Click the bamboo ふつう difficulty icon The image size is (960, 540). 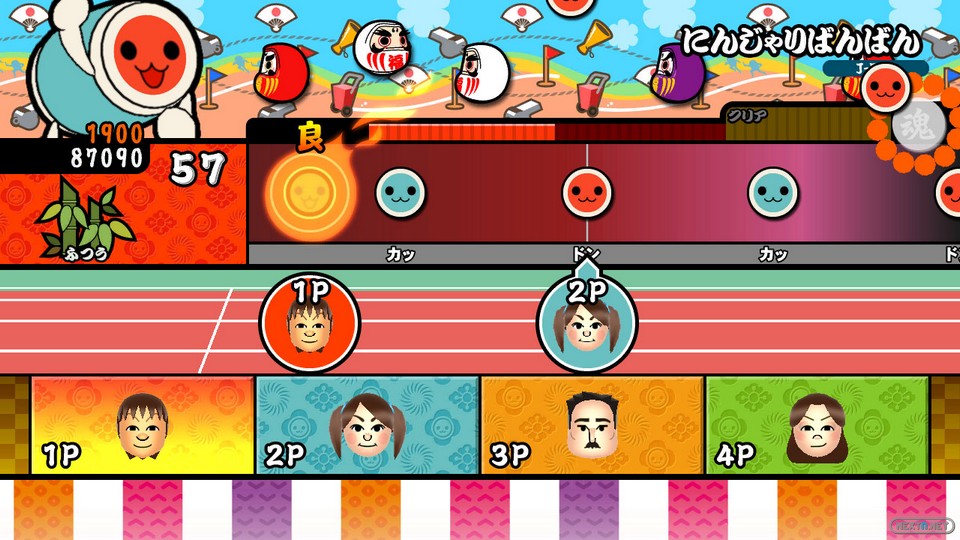[85, 220]
